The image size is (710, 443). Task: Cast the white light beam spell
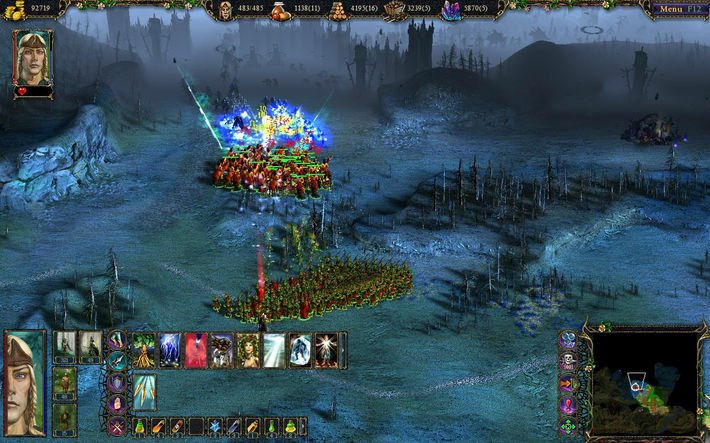coord(274,350)
